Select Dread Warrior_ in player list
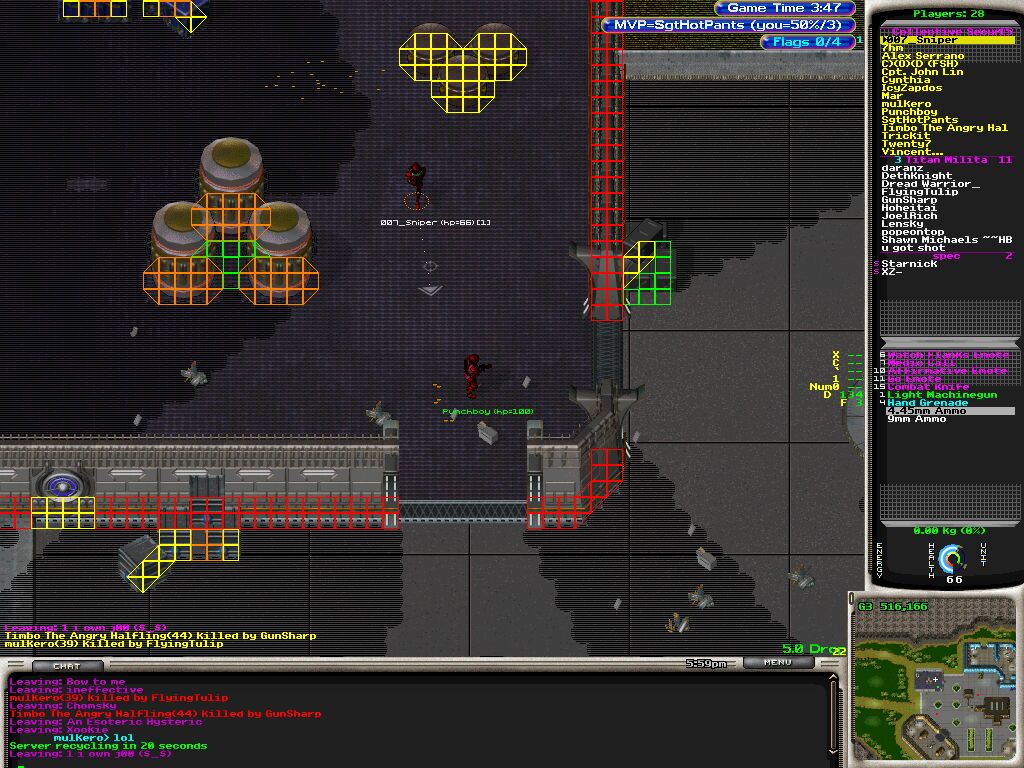The width and height of the screenshot is (1024, 768). [x=930, y=184]
